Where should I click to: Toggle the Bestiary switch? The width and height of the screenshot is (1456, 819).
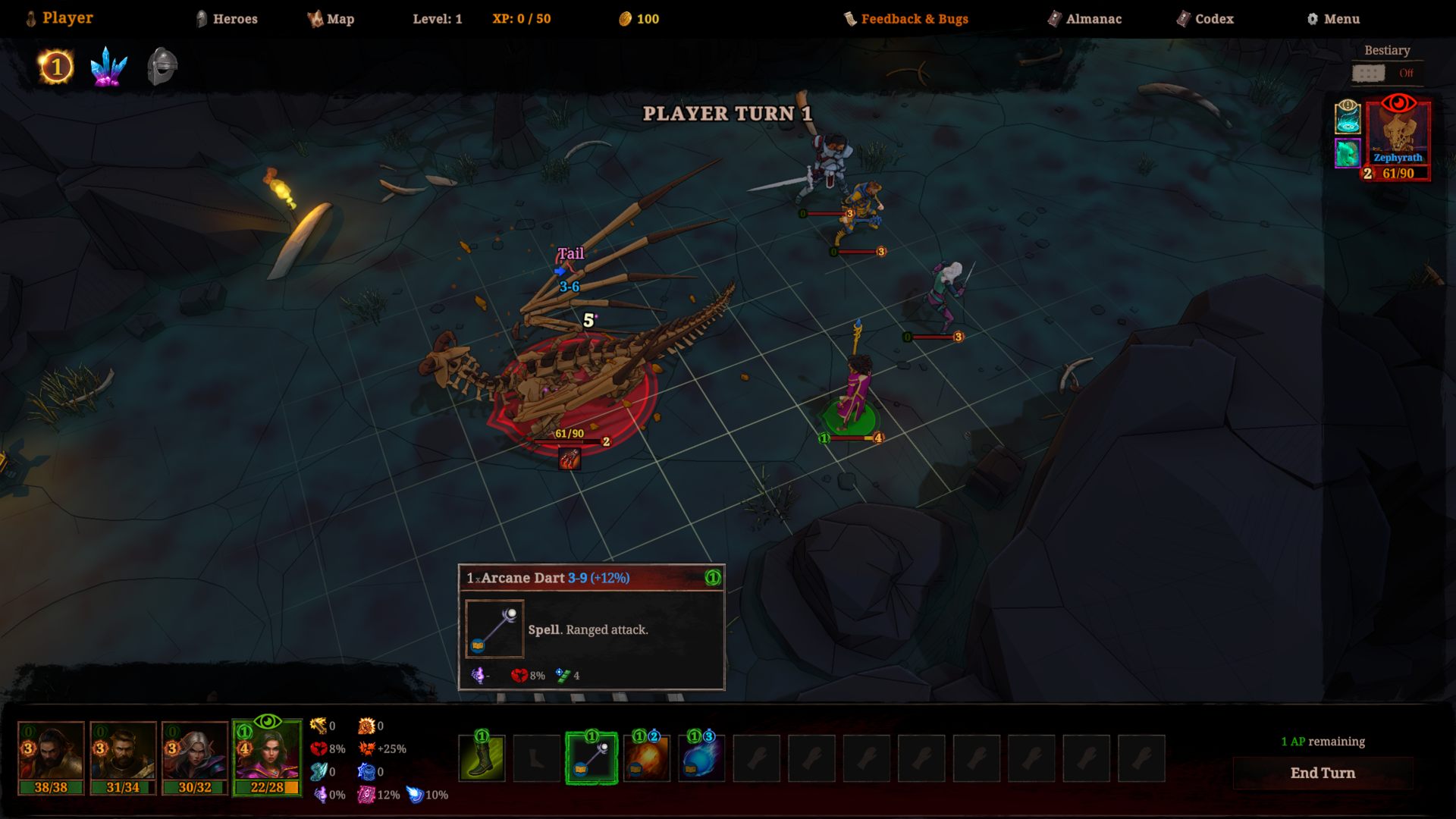(x=1369, y=73)
